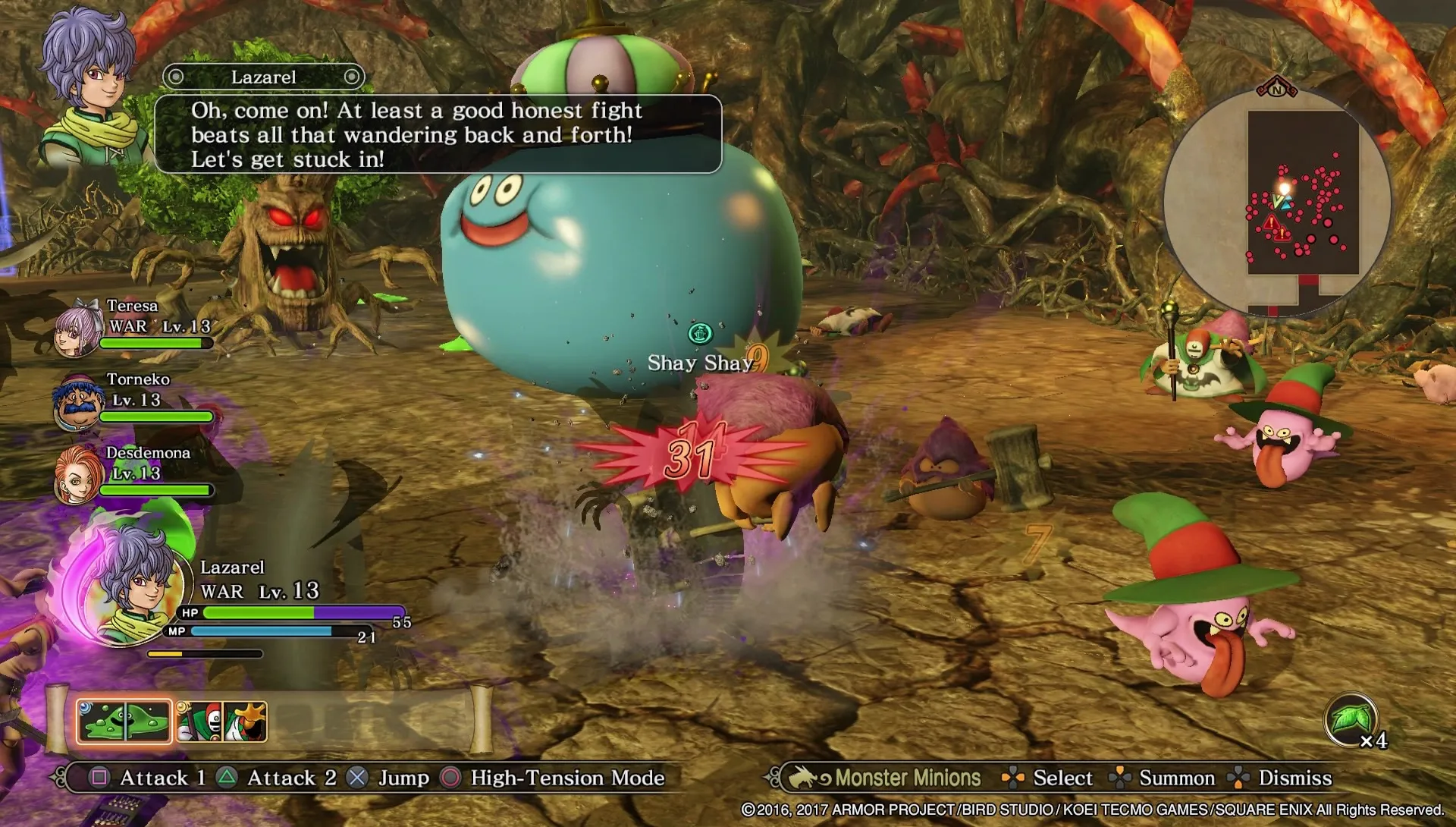Click Lazarel's dialogue speech box
The width and height of the screenshot is (1456, 827).
point(438,134)
